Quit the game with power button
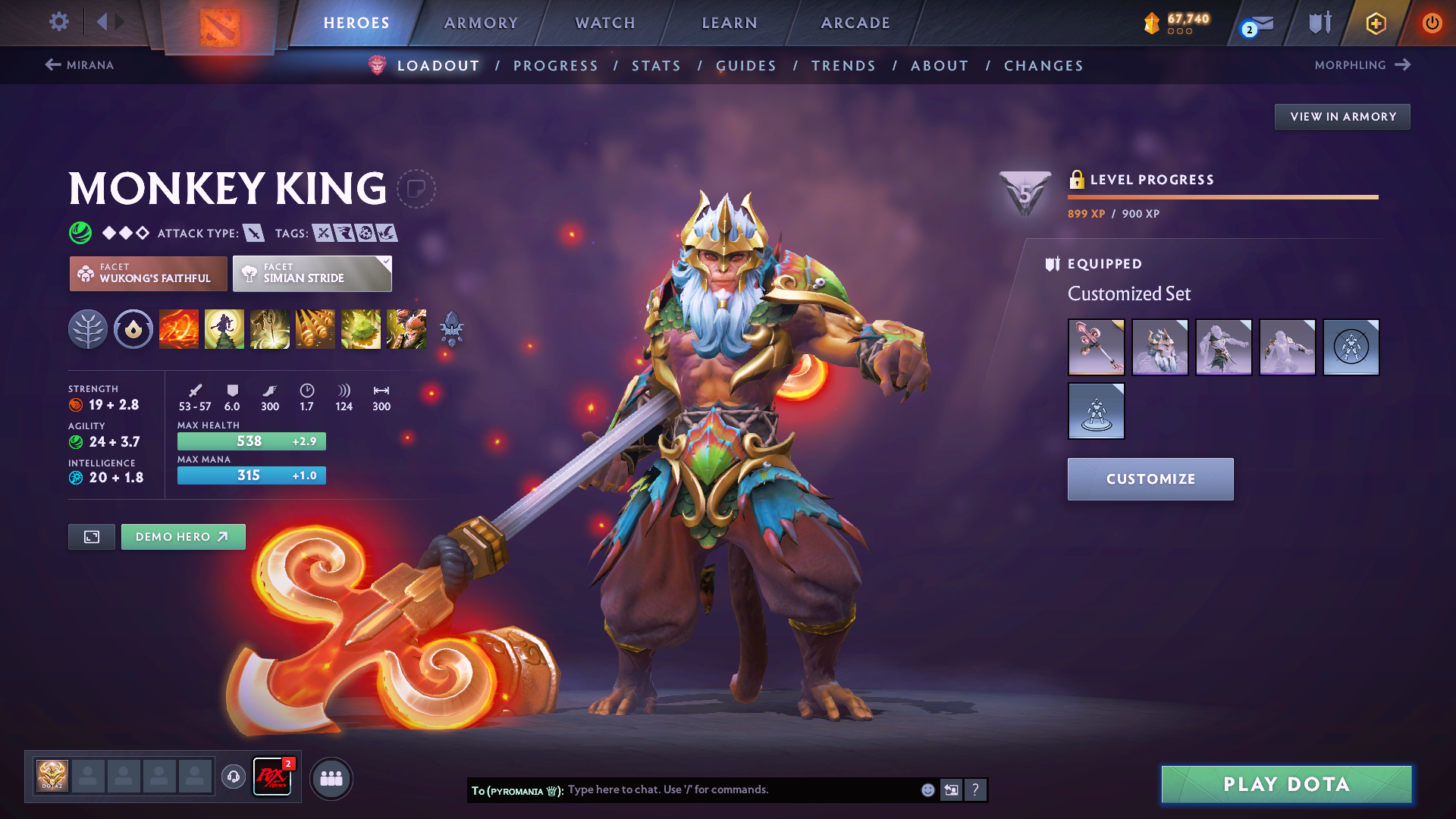The height and width of the screenshot is (819, 1456). pyautogui.click(x=1431, y=23)
